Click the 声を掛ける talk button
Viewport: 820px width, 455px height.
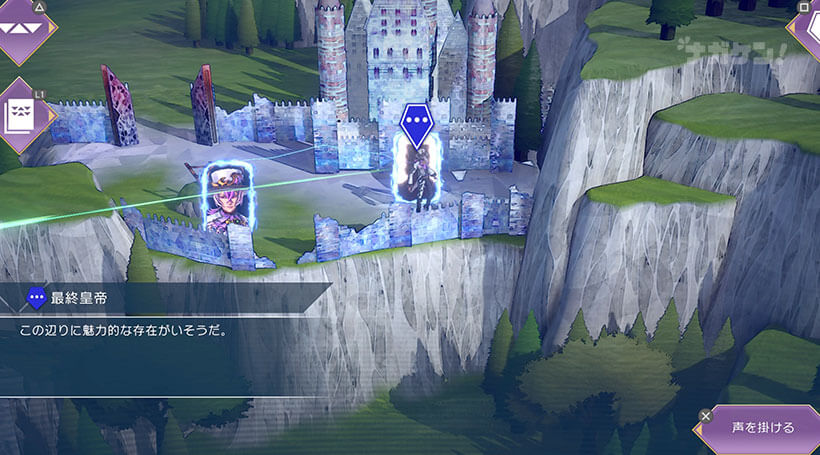click(x=762, y=428)
